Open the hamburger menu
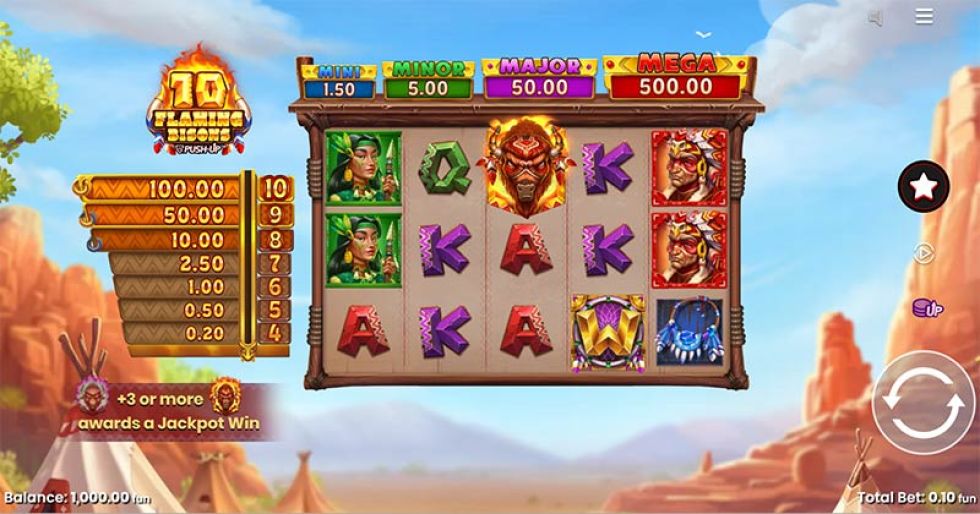 pos(924,17)
